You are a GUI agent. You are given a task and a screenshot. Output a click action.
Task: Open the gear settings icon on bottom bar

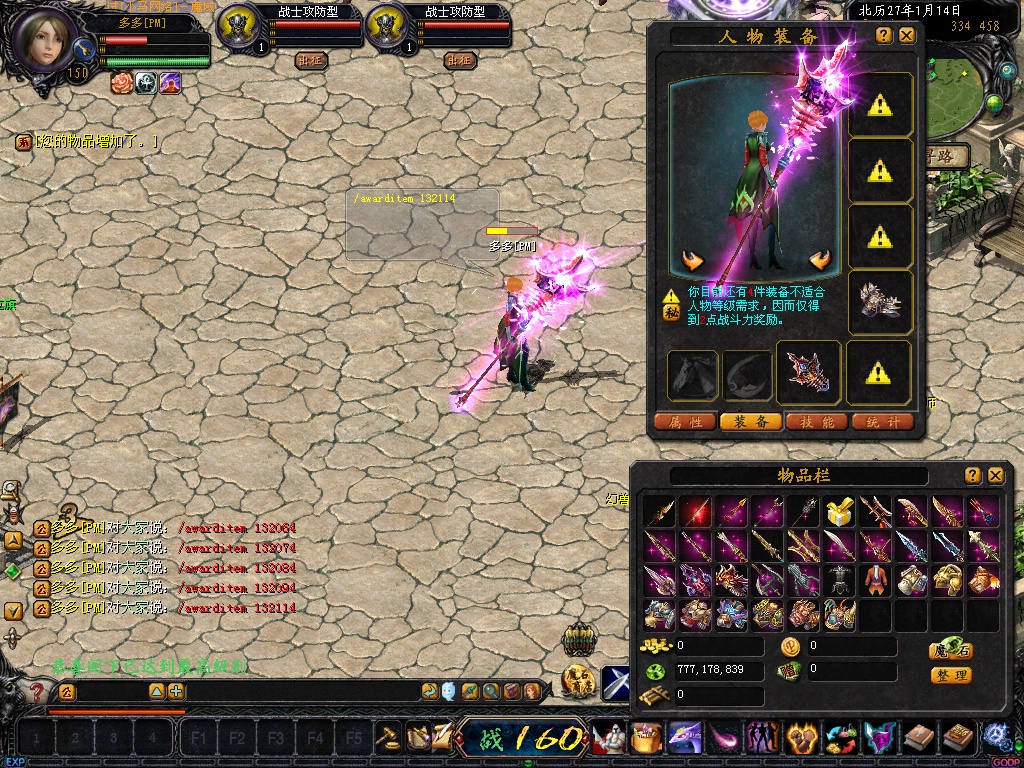click(x=996, y=738)
